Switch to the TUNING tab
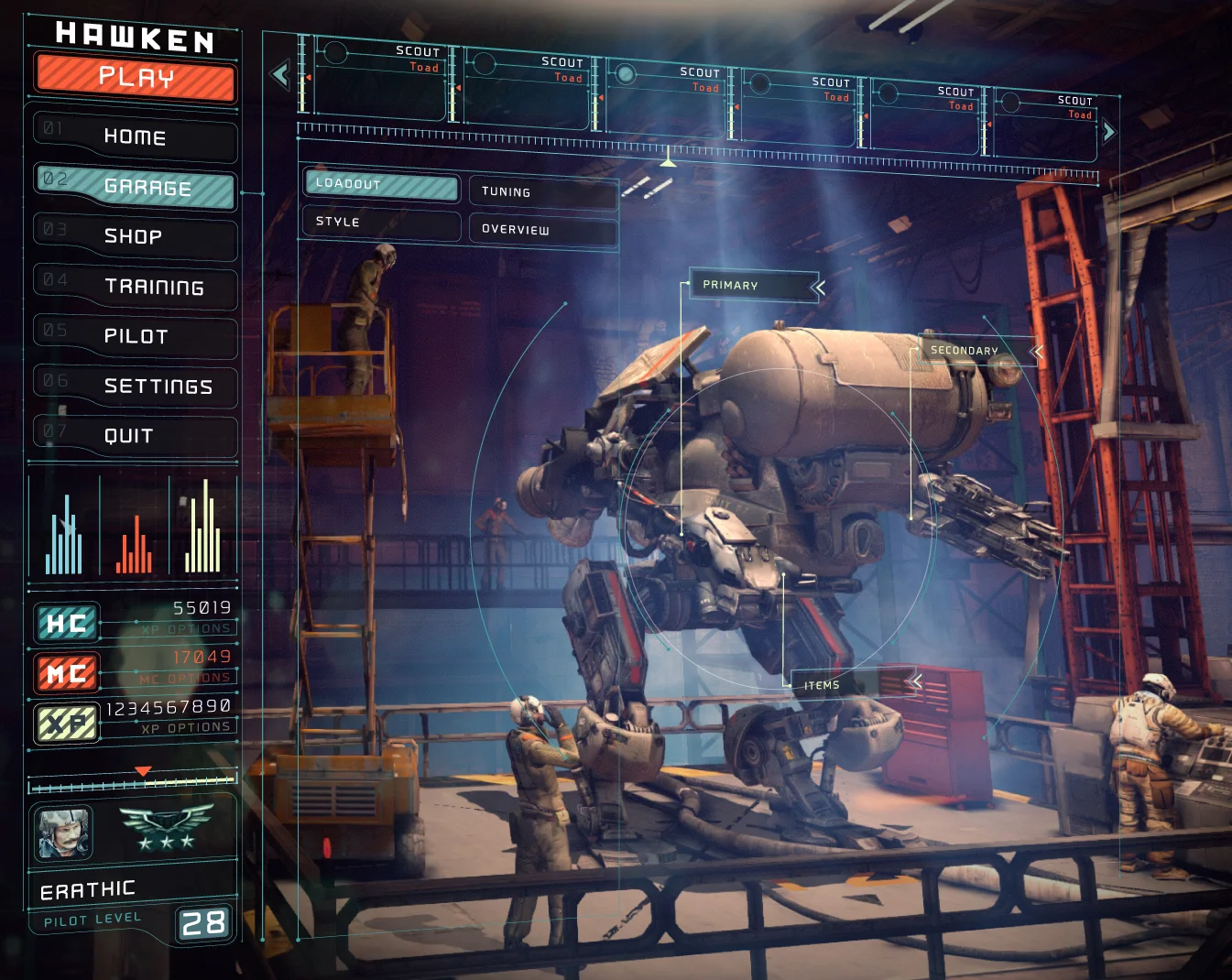Viewport: 1232px width, 980px height. 542,192
